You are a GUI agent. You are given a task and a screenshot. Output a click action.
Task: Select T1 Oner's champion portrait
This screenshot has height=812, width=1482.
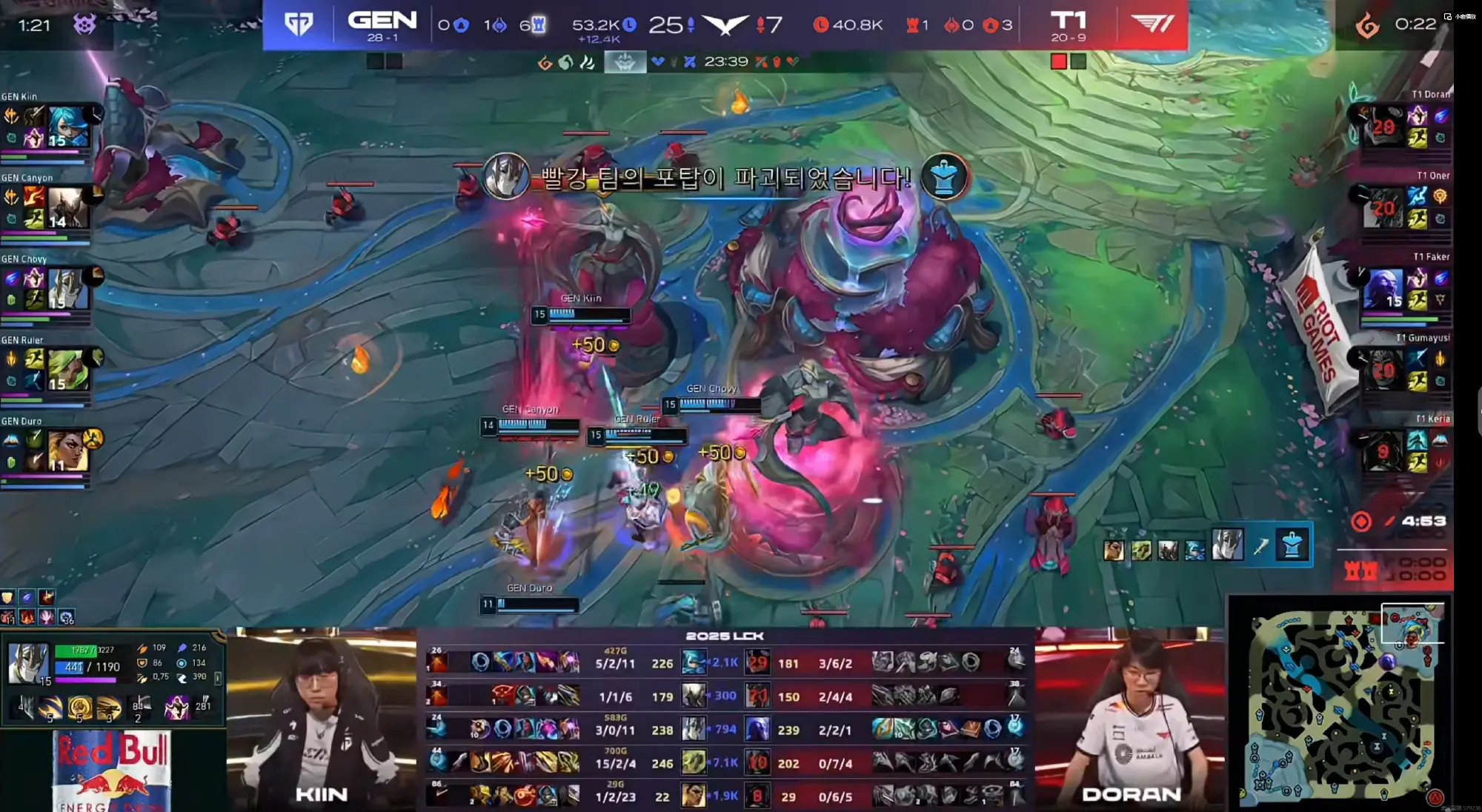coord(1383,207)
